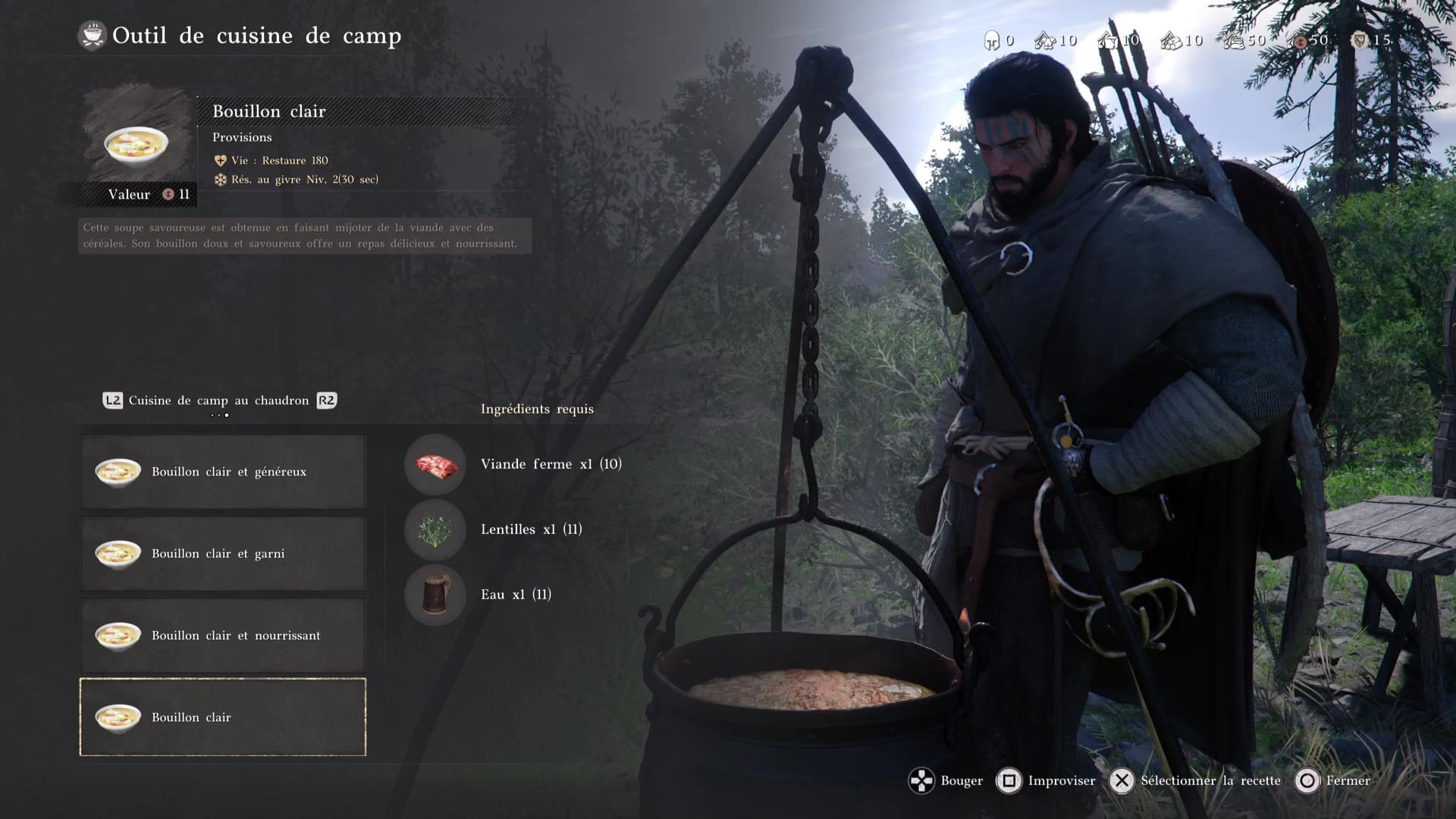Screen dimensions: 1456x819
Task: Select the Bouillon clair et généreux recipe
Action: [x=222, y=472]
